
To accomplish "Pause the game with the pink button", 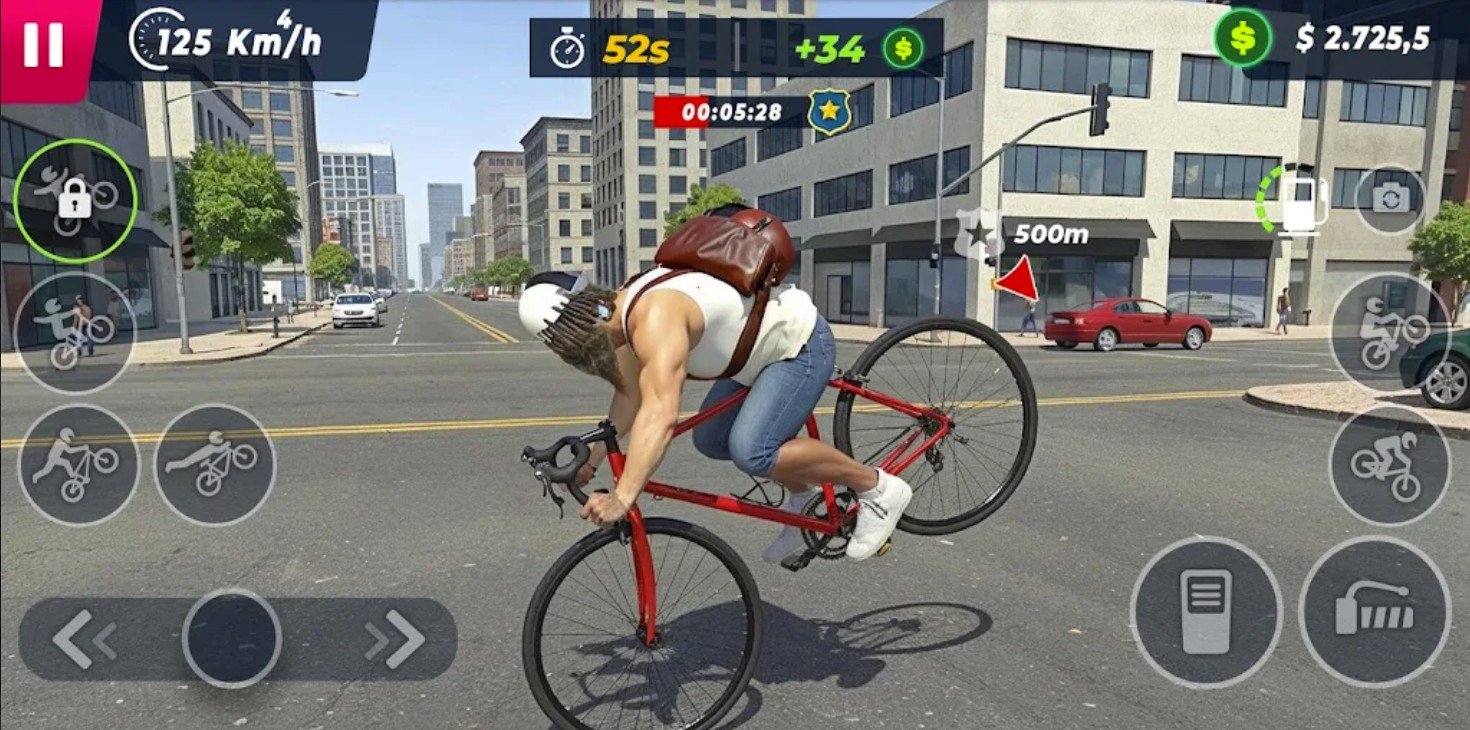I will [x=42, y=44].
